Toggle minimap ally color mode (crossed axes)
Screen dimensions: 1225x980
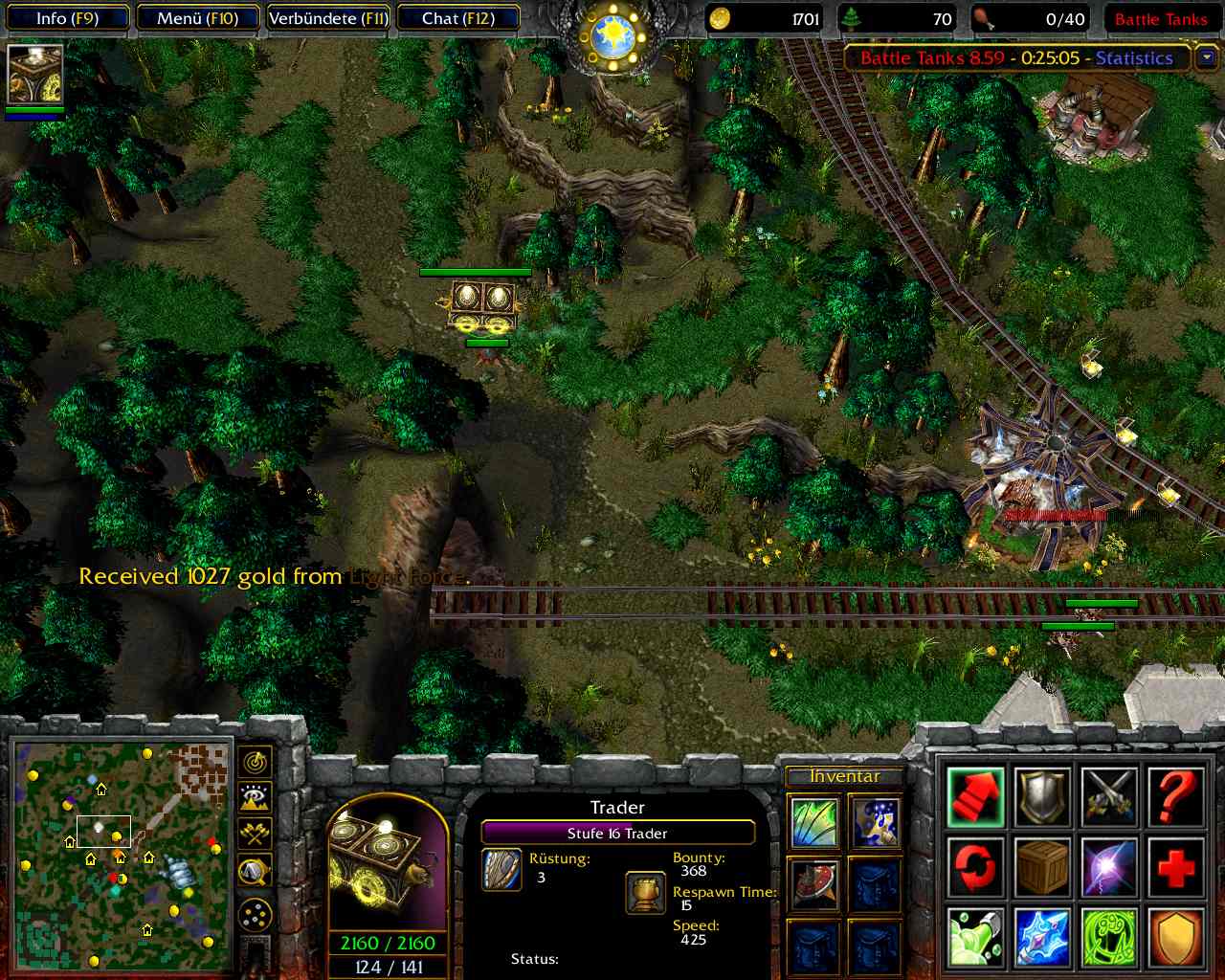click(x=255, y=835)
